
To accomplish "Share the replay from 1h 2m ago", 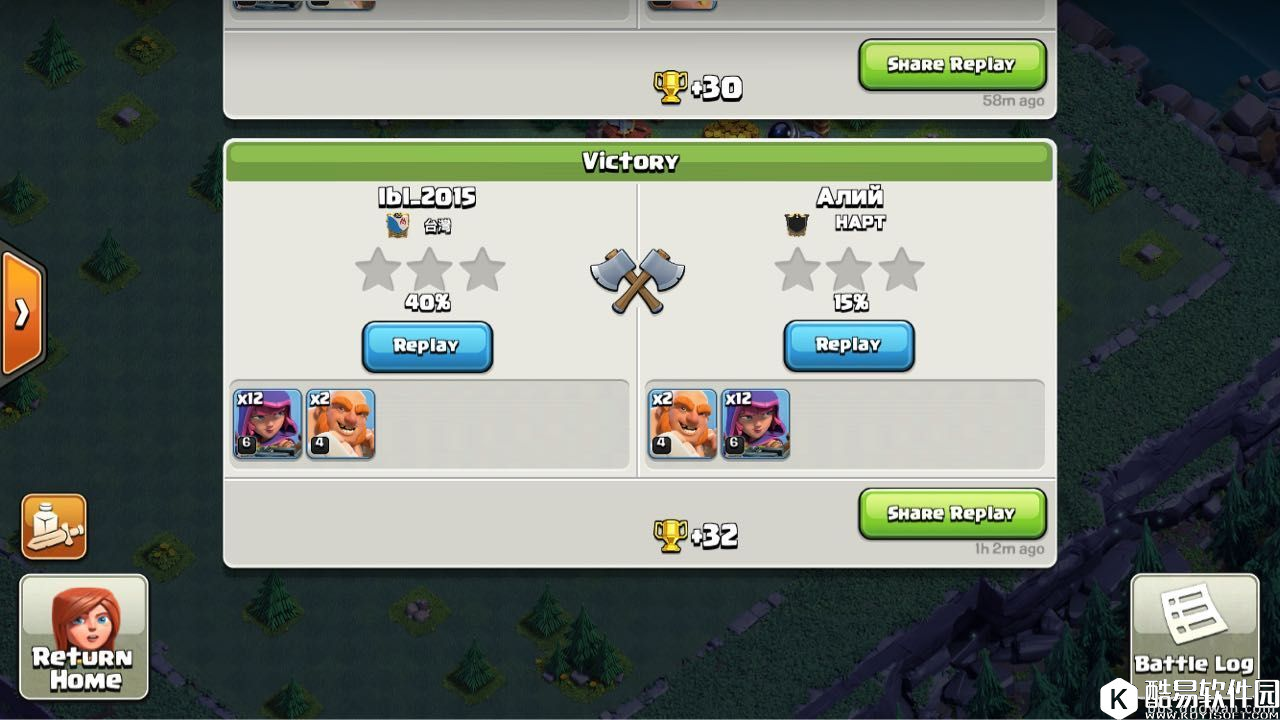I will (x=951, y=513).
